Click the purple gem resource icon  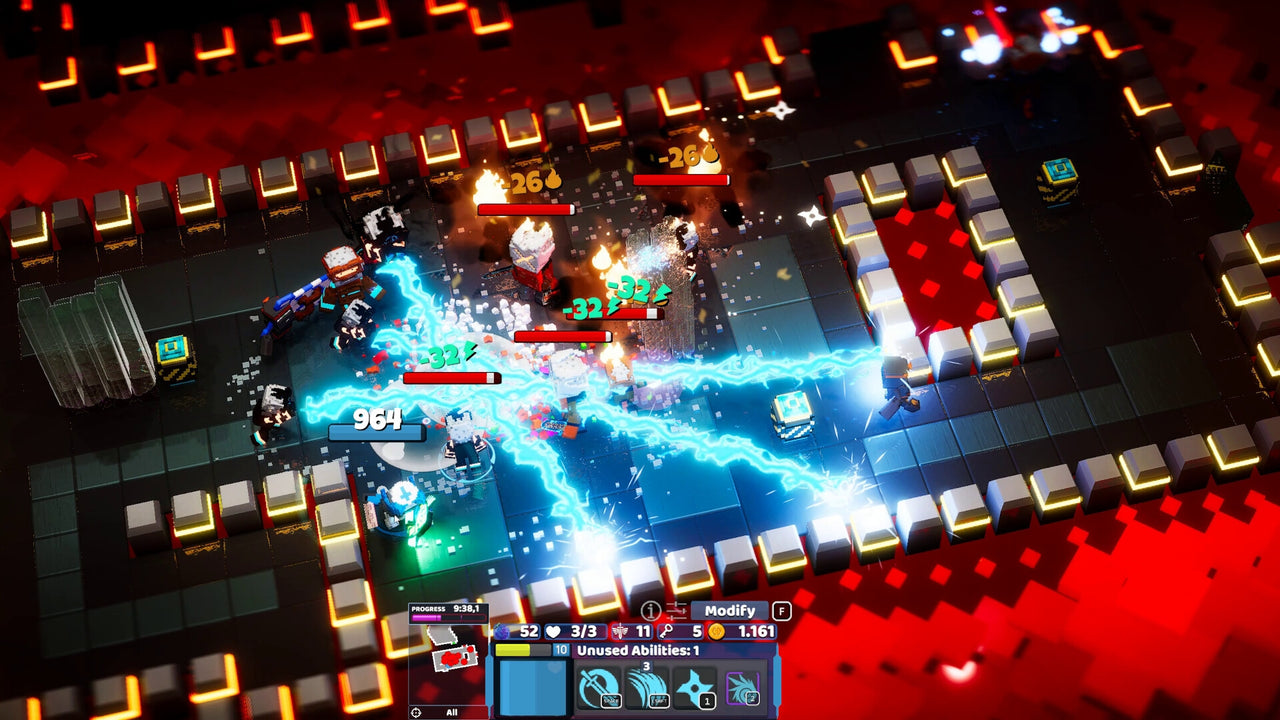(x=500, y=631)
